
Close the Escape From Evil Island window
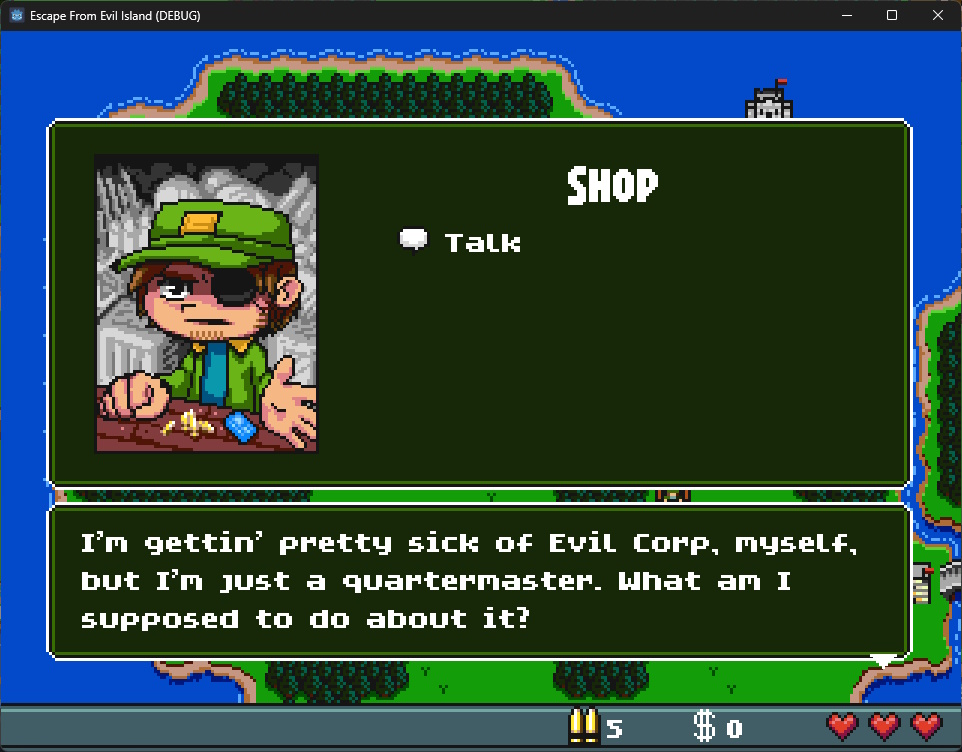click(x=937, y=15)
